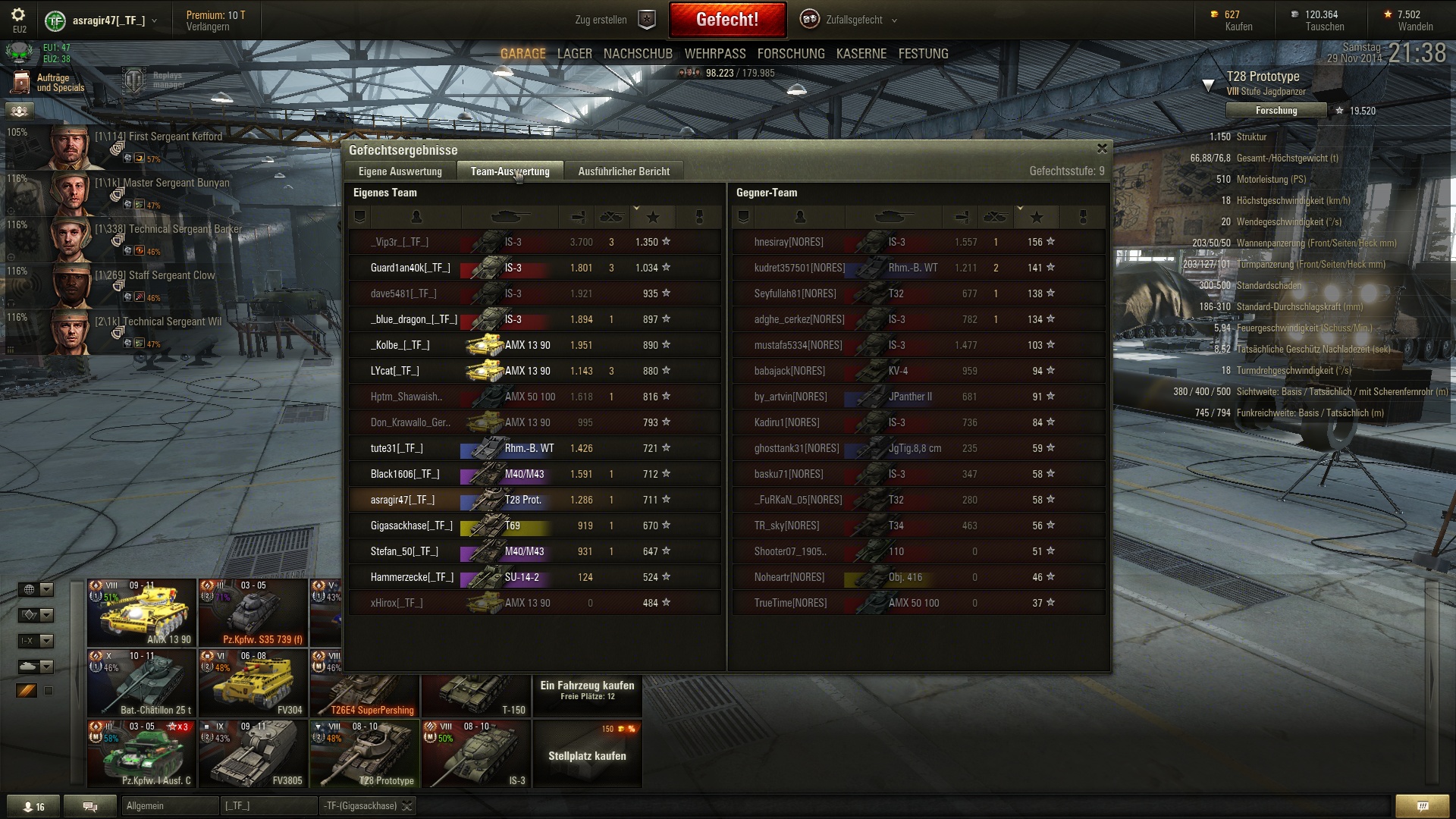The image size is (1456, 819).
Task: Open the settings gear menu
Action: [18, 15]
